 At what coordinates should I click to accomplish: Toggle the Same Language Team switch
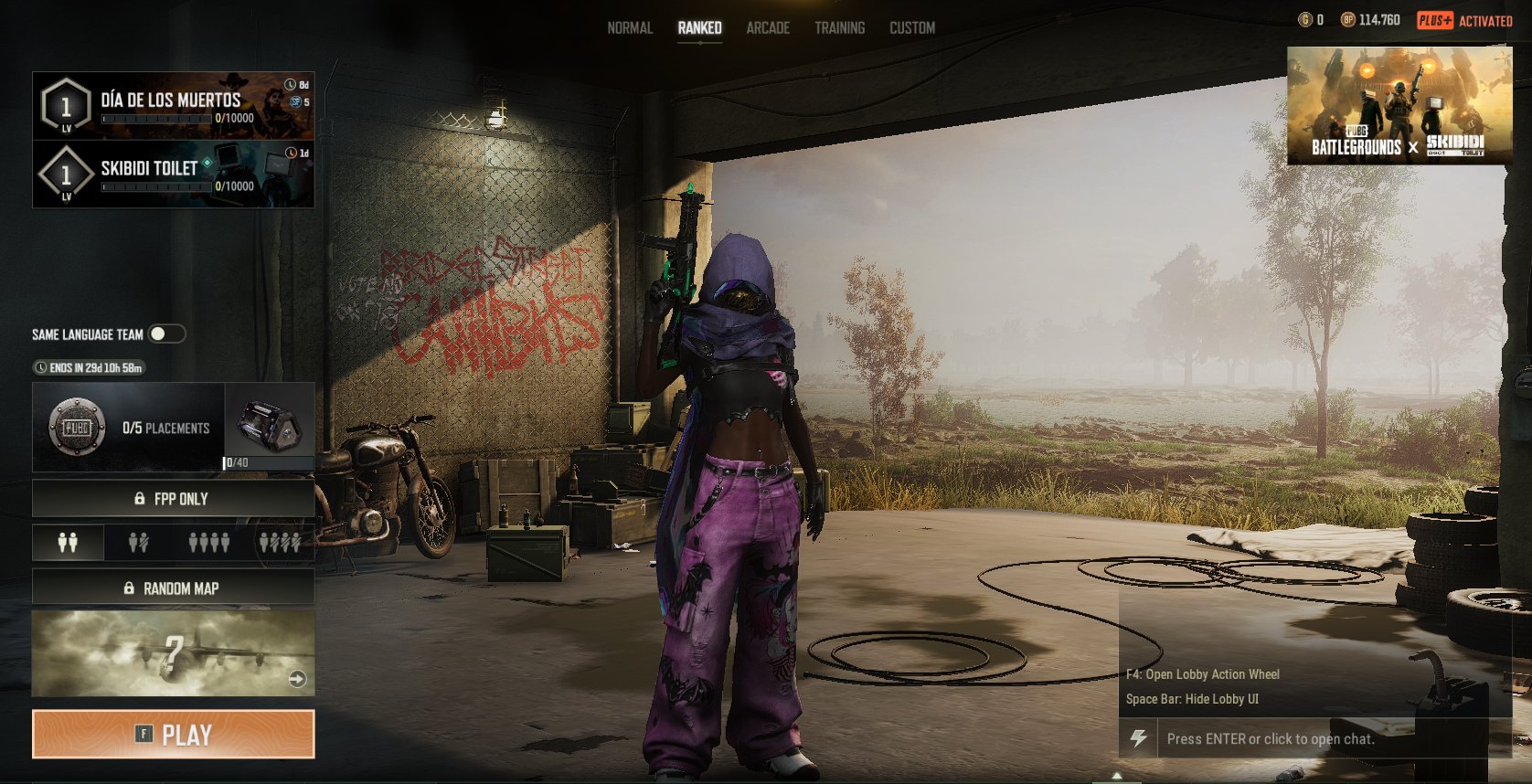166,334
